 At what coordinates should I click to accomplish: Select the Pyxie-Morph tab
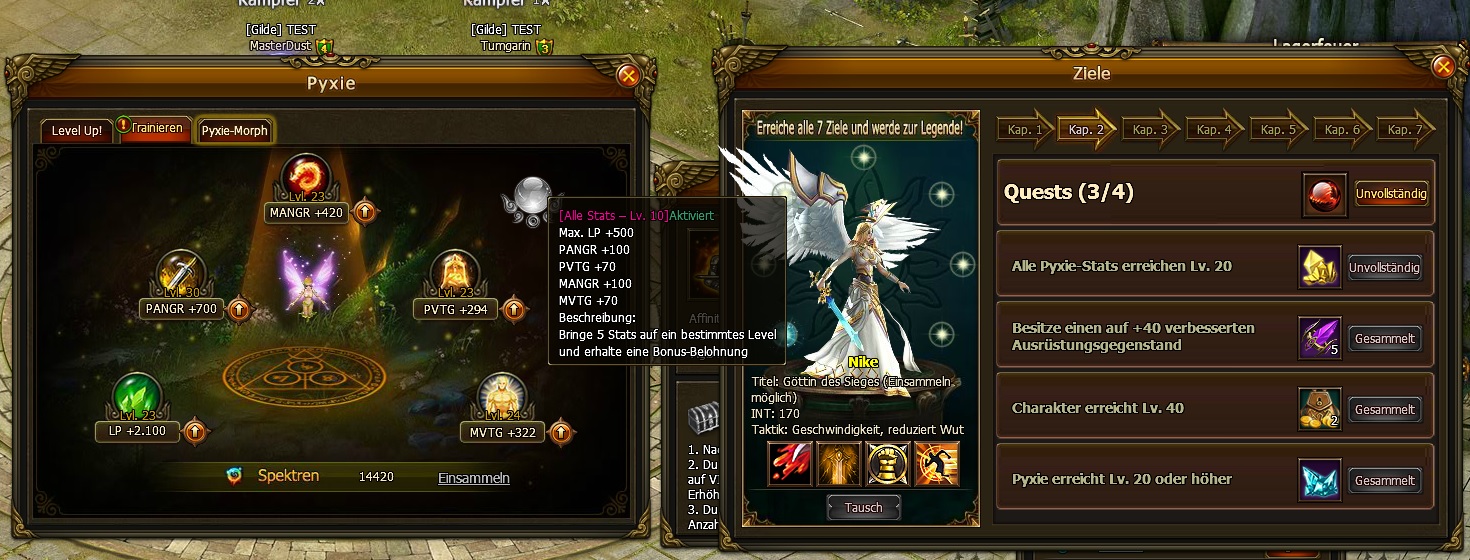click(234, 131)
